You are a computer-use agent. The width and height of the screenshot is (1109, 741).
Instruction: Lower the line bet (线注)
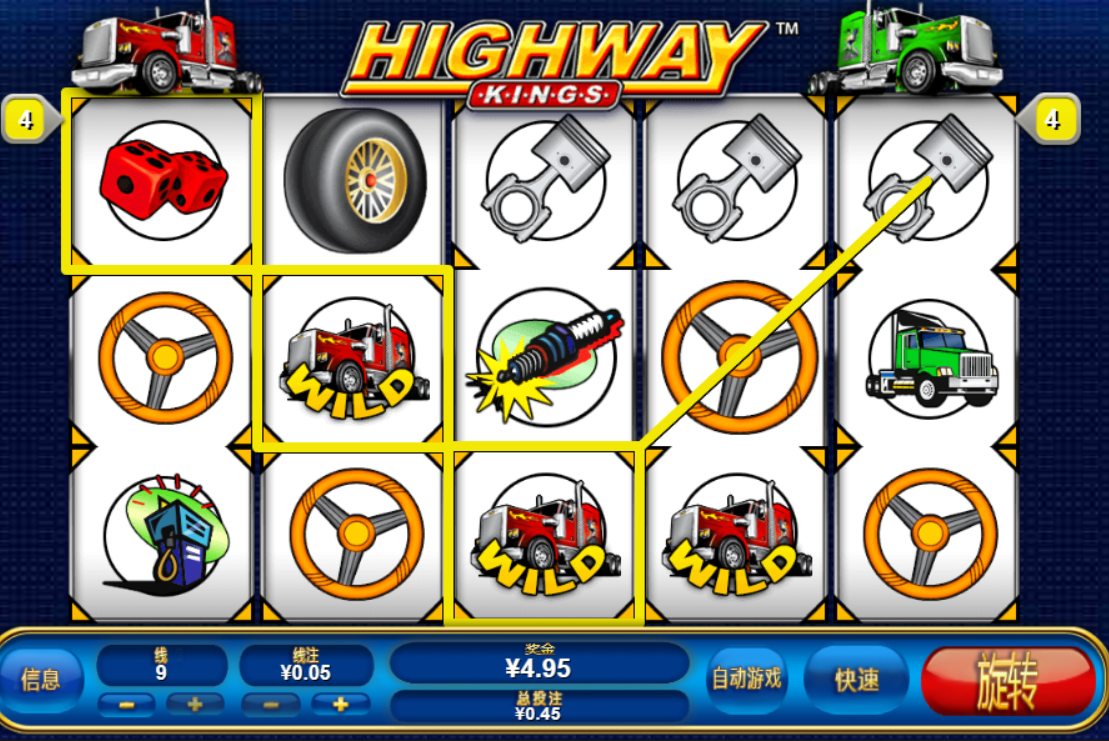pos(272,705)
